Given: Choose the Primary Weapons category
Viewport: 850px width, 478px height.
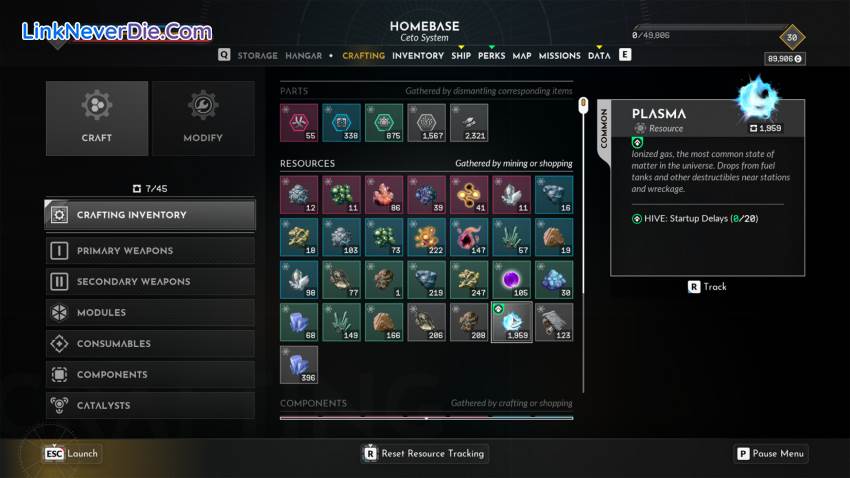Looking at the screenshot, I should [x=150, y=251].
